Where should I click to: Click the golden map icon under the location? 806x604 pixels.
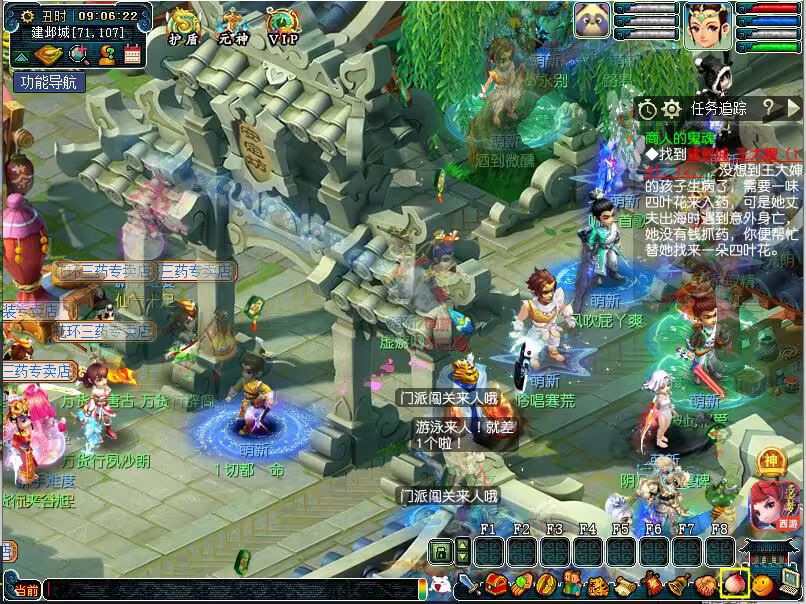coord(50,55)
